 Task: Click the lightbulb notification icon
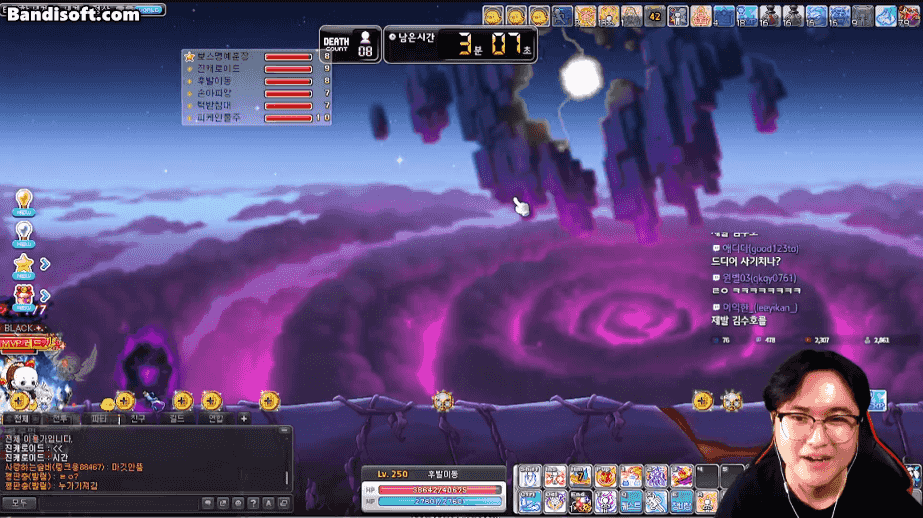[23, 200]
